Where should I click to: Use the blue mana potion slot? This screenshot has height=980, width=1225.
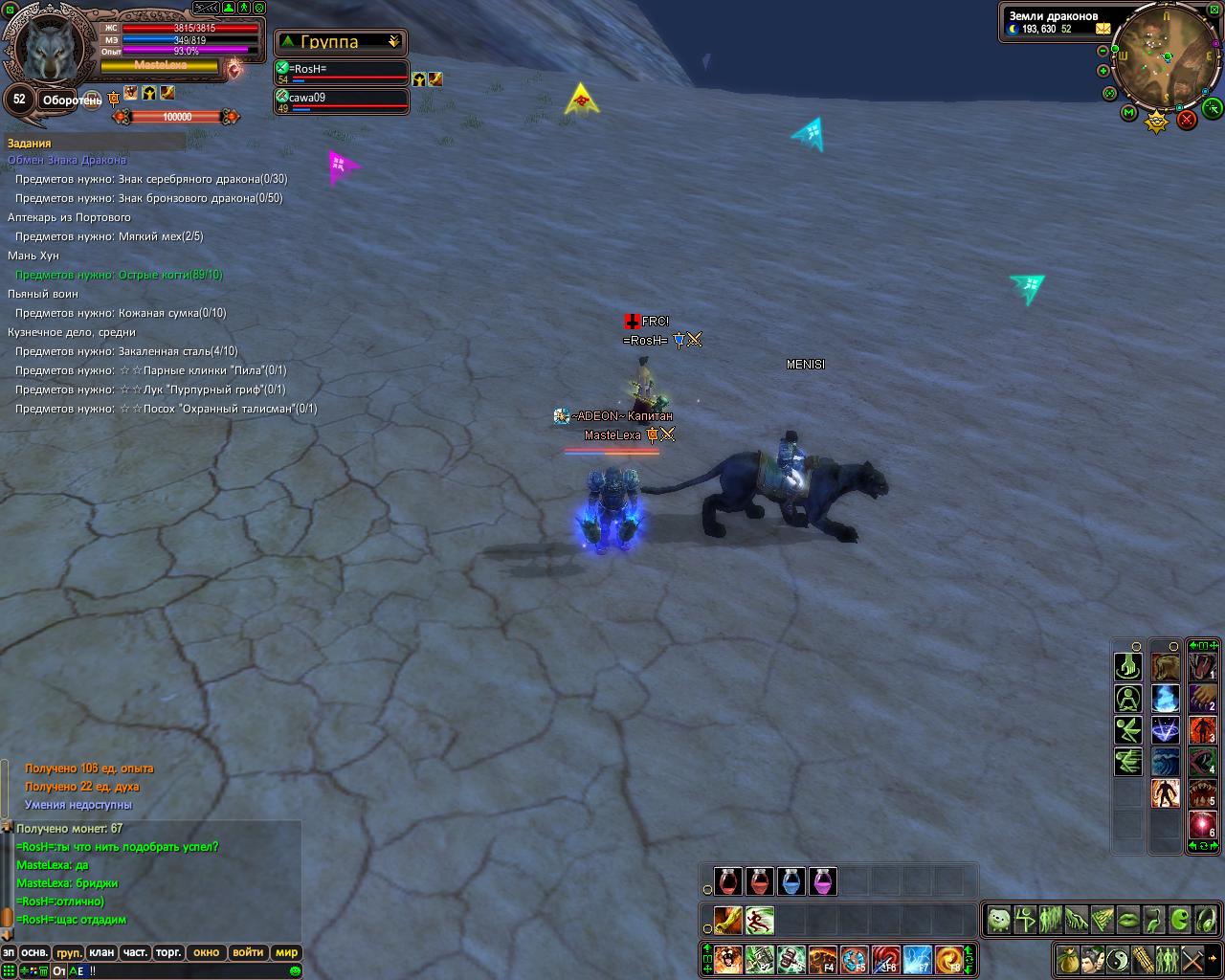point(791,880)
